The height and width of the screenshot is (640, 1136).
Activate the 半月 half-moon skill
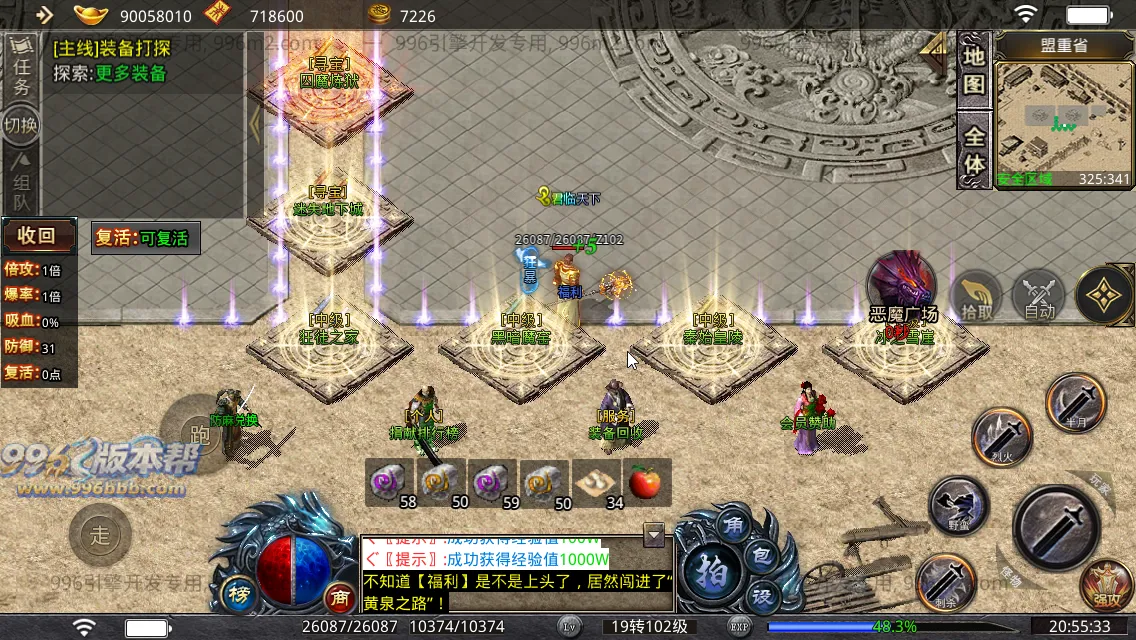click(x=1076, y=403)
